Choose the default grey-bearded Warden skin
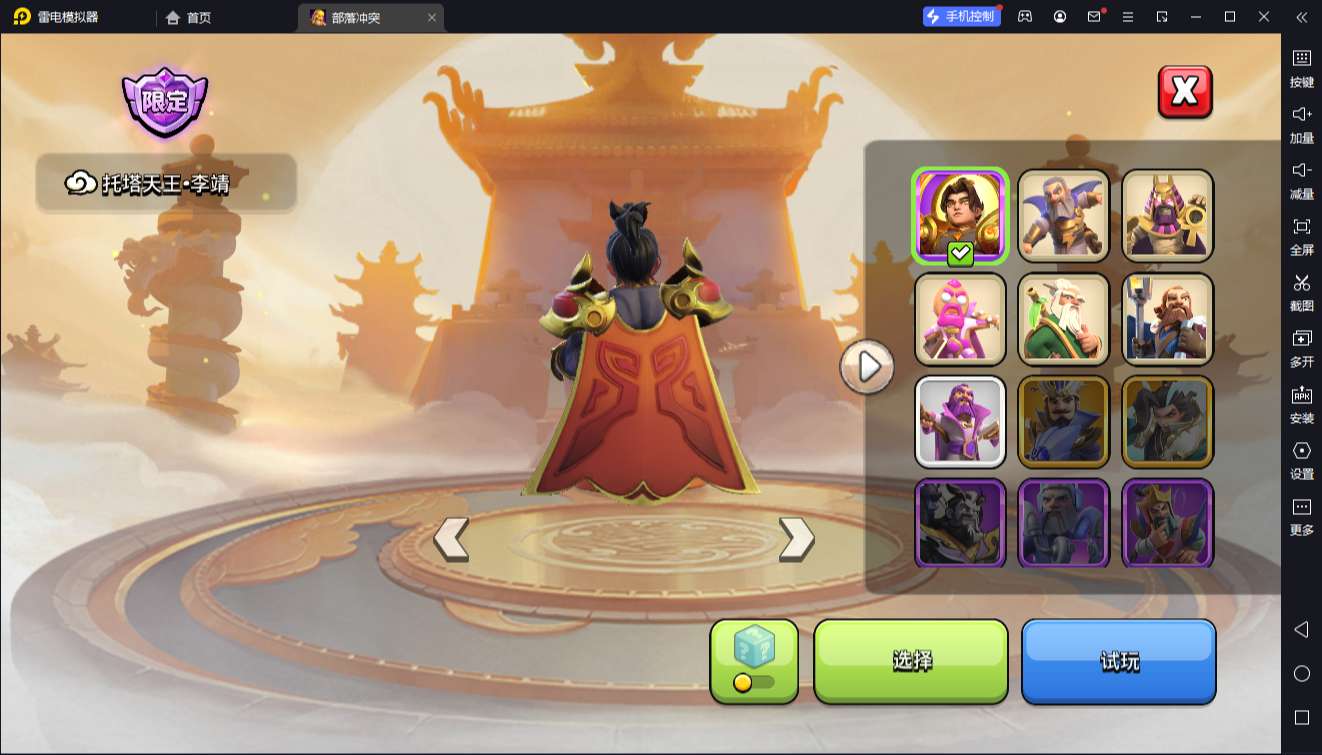This screenshot has width=1322, height=755. (x=1064, y=215)
